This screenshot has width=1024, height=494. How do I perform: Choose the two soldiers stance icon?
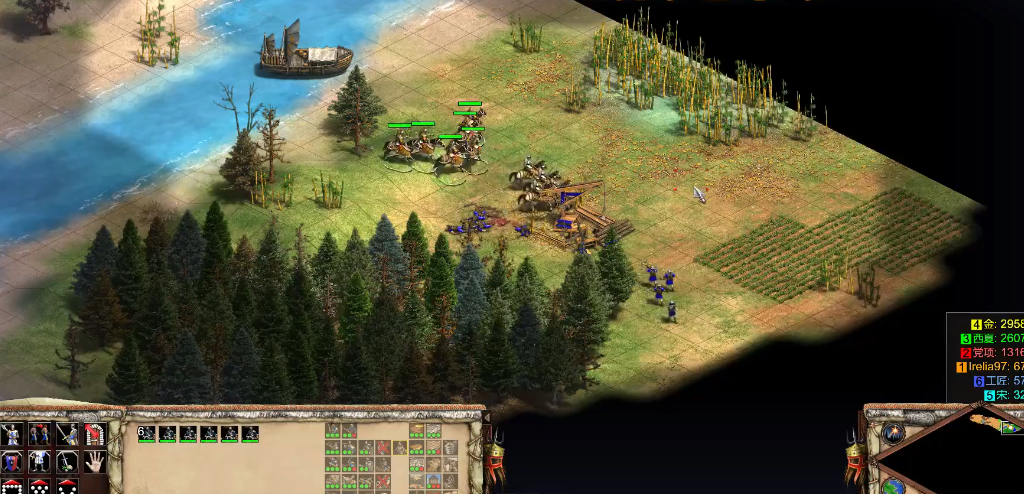coord(39,435)
